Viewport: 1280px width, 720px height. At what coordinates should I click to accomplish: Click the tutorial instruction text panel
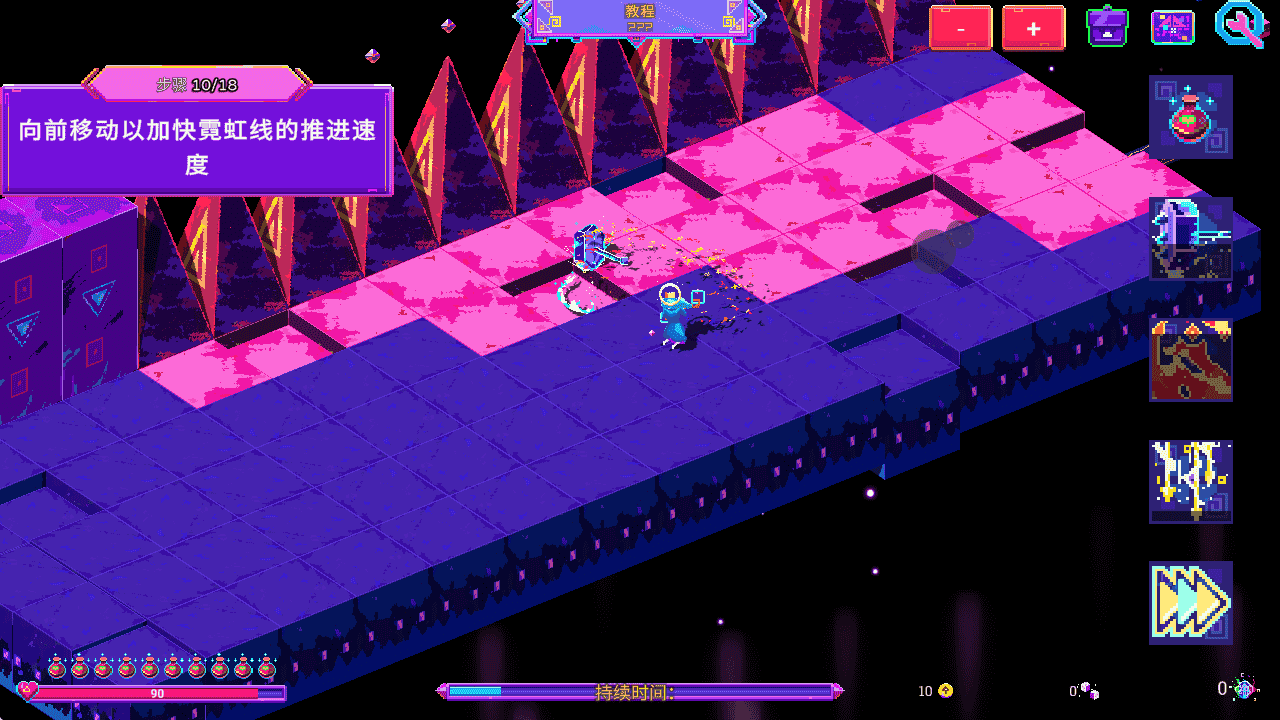(196, 145)
